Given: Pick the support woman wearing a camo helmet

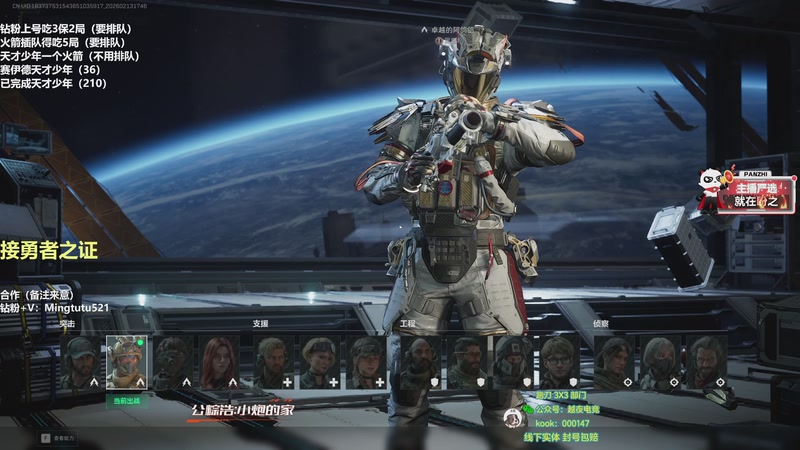Looking at the screenshot, I should (366, 361).
